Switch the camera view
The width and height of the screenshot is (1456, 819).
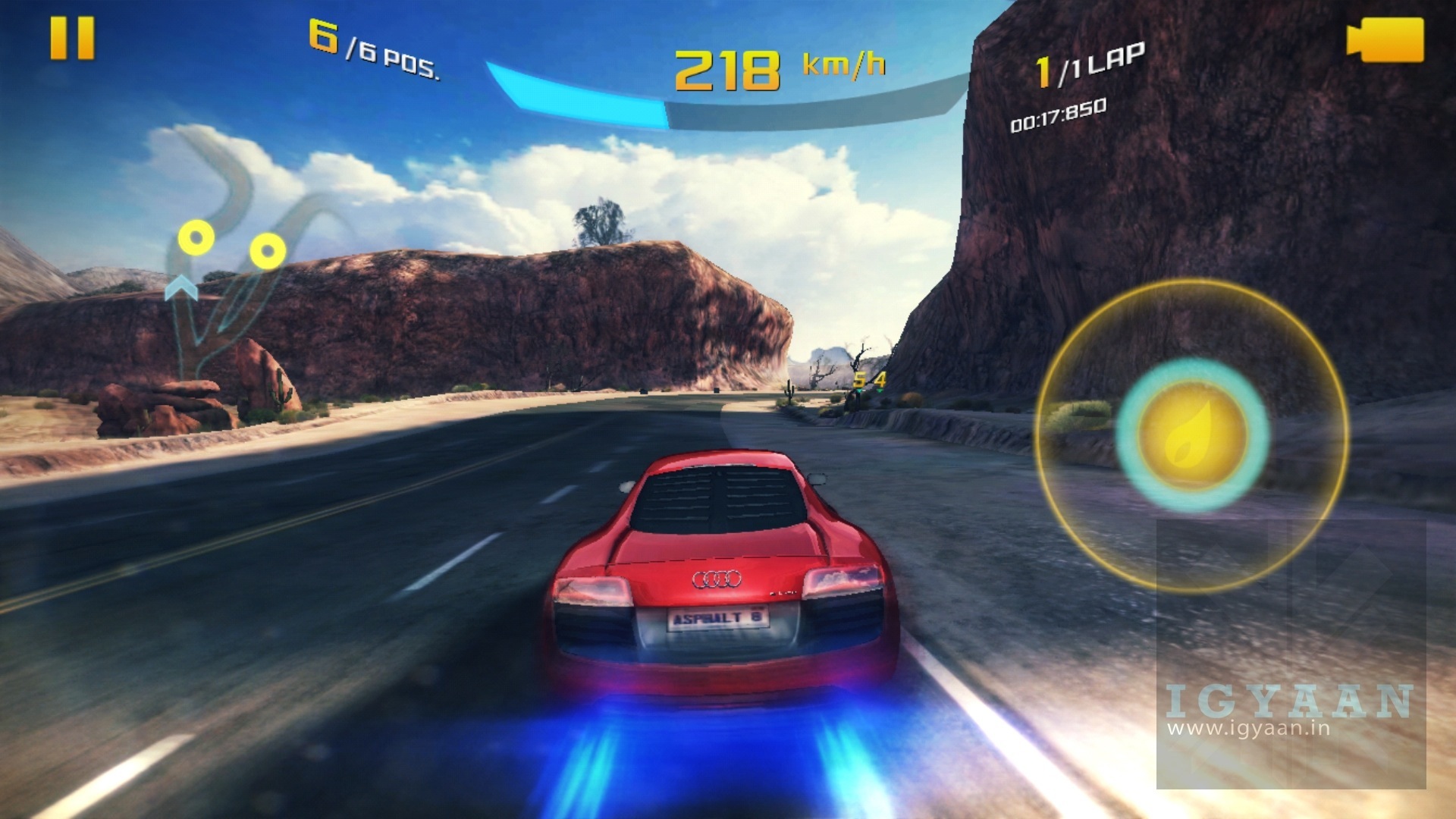coord(1385,39)
